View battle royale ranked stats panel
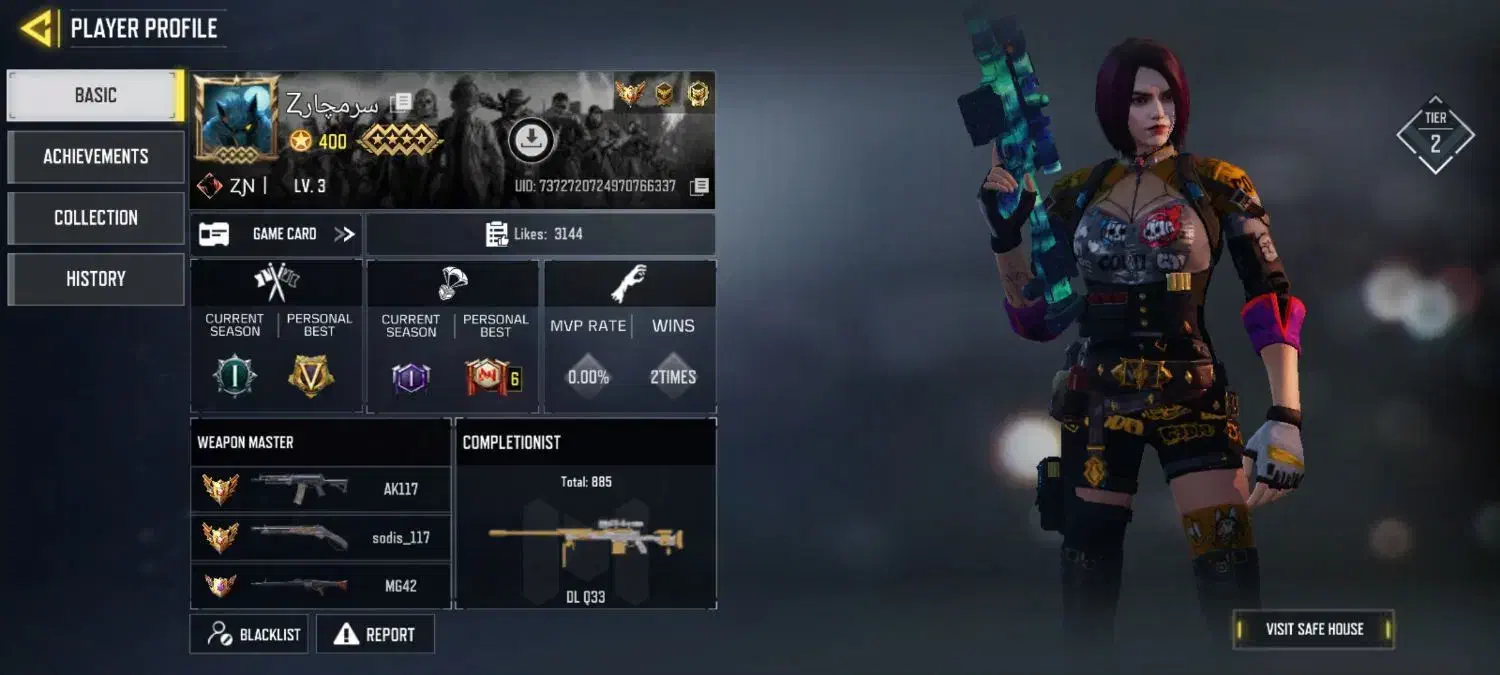The height and width of the screenshot is (675, 1500). coord(453,336)
